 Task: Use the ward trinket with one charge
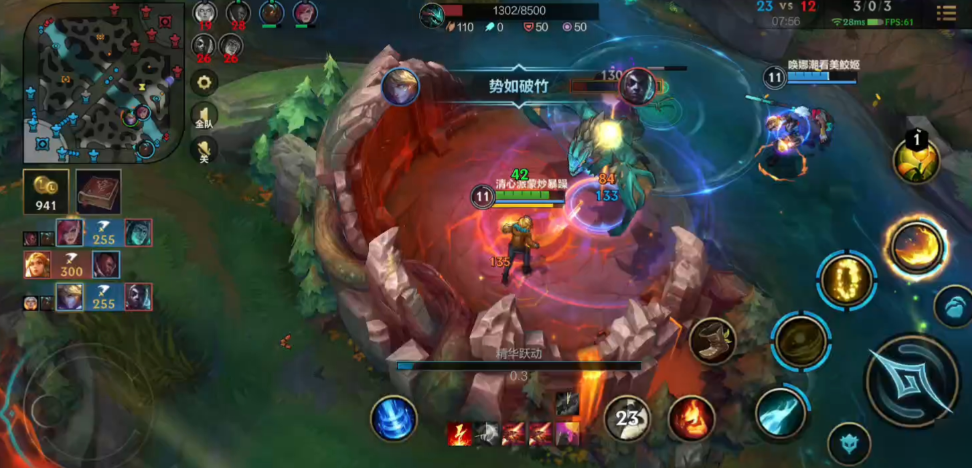916,159
